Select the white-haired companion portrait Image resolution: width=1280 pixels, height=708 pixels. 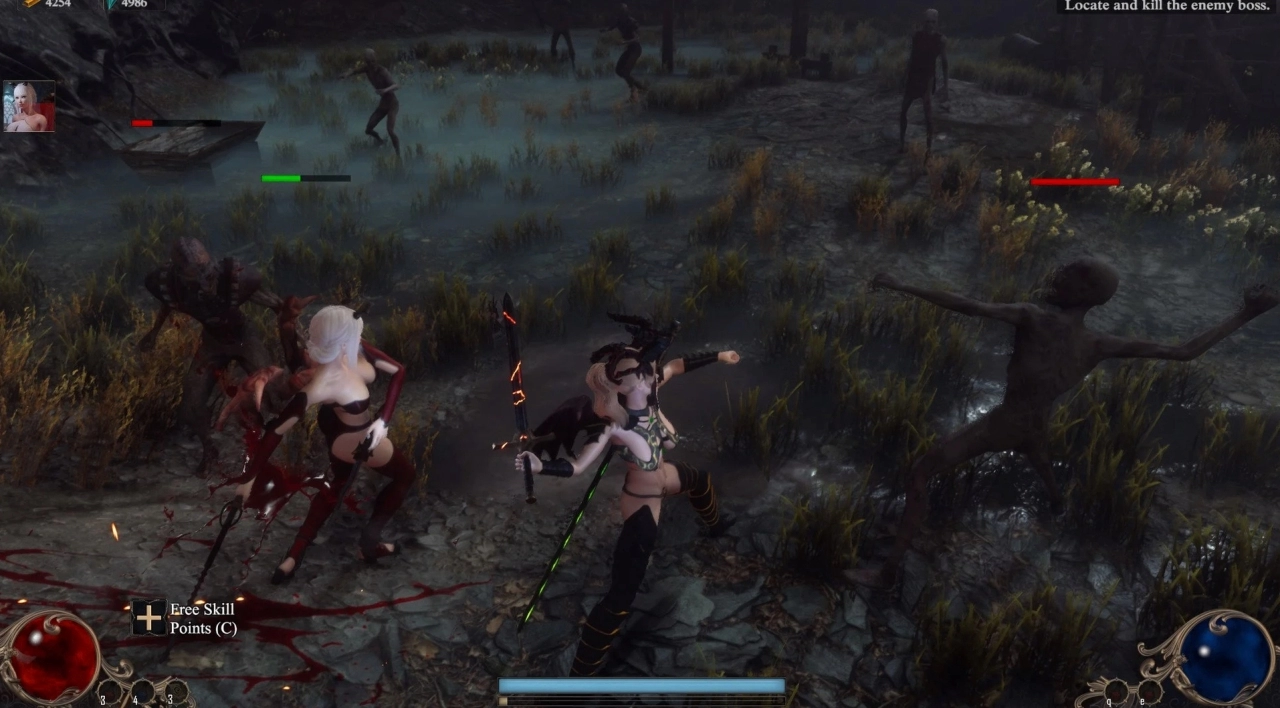(x=29, y=107)
